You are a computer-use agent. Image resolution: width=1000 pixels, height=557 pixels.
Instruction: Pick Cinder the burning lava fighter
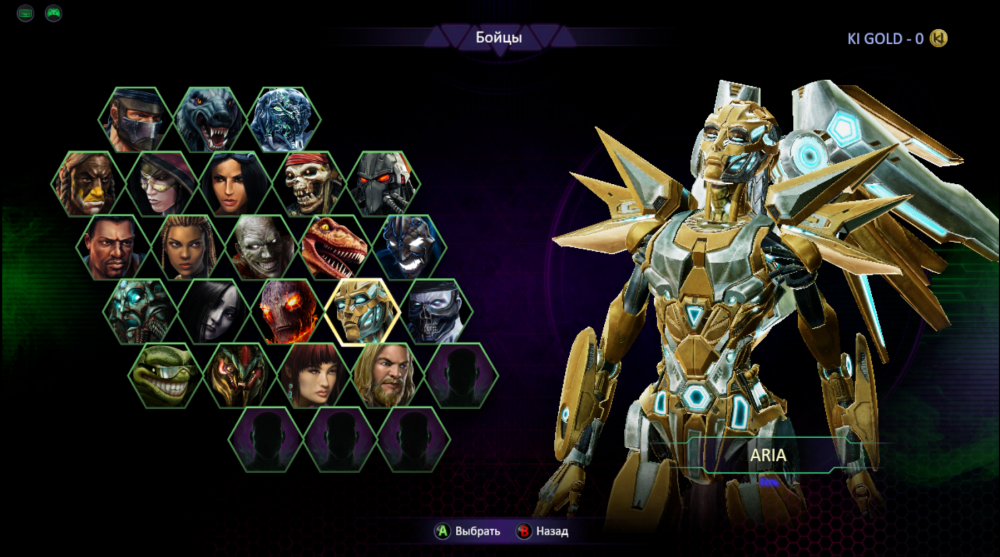[288, 311]
